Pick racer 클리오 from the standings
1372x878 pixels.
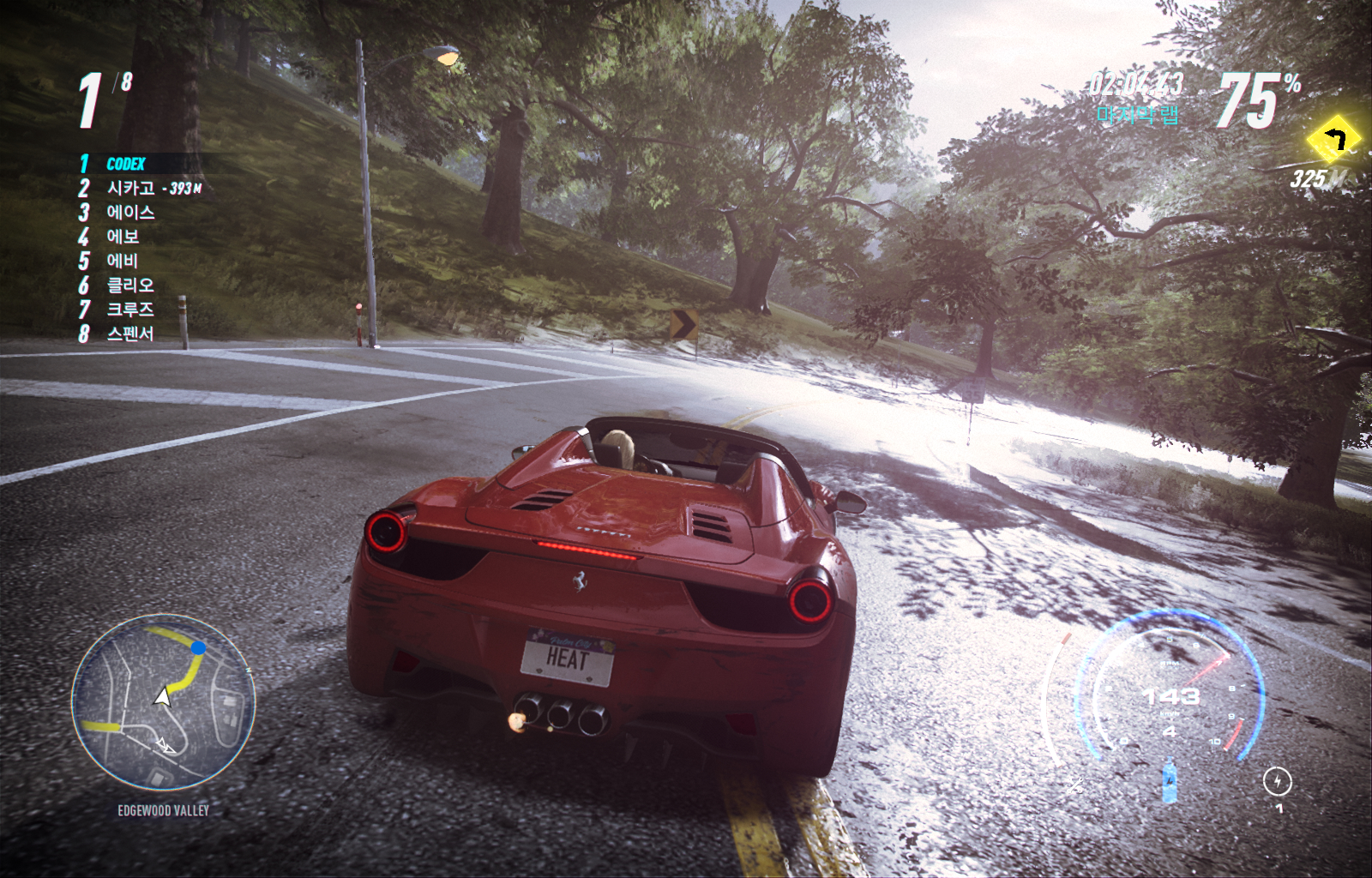130,285
